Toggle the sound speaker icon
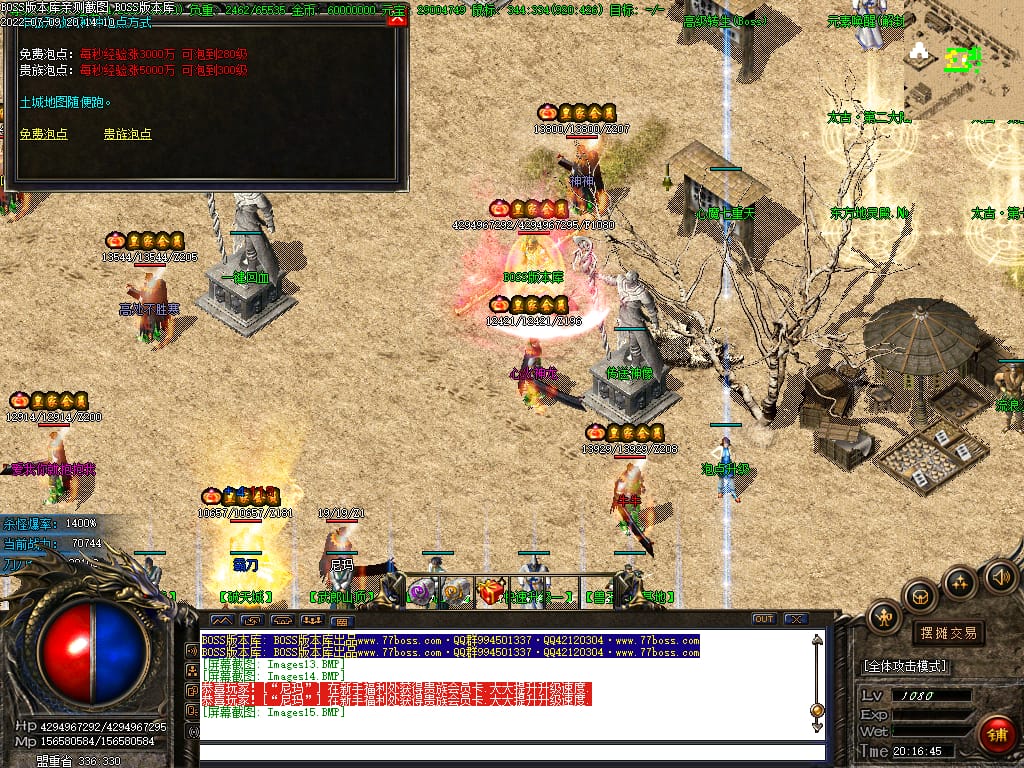Screen dimensions: 1024x768 (1000, 576)
